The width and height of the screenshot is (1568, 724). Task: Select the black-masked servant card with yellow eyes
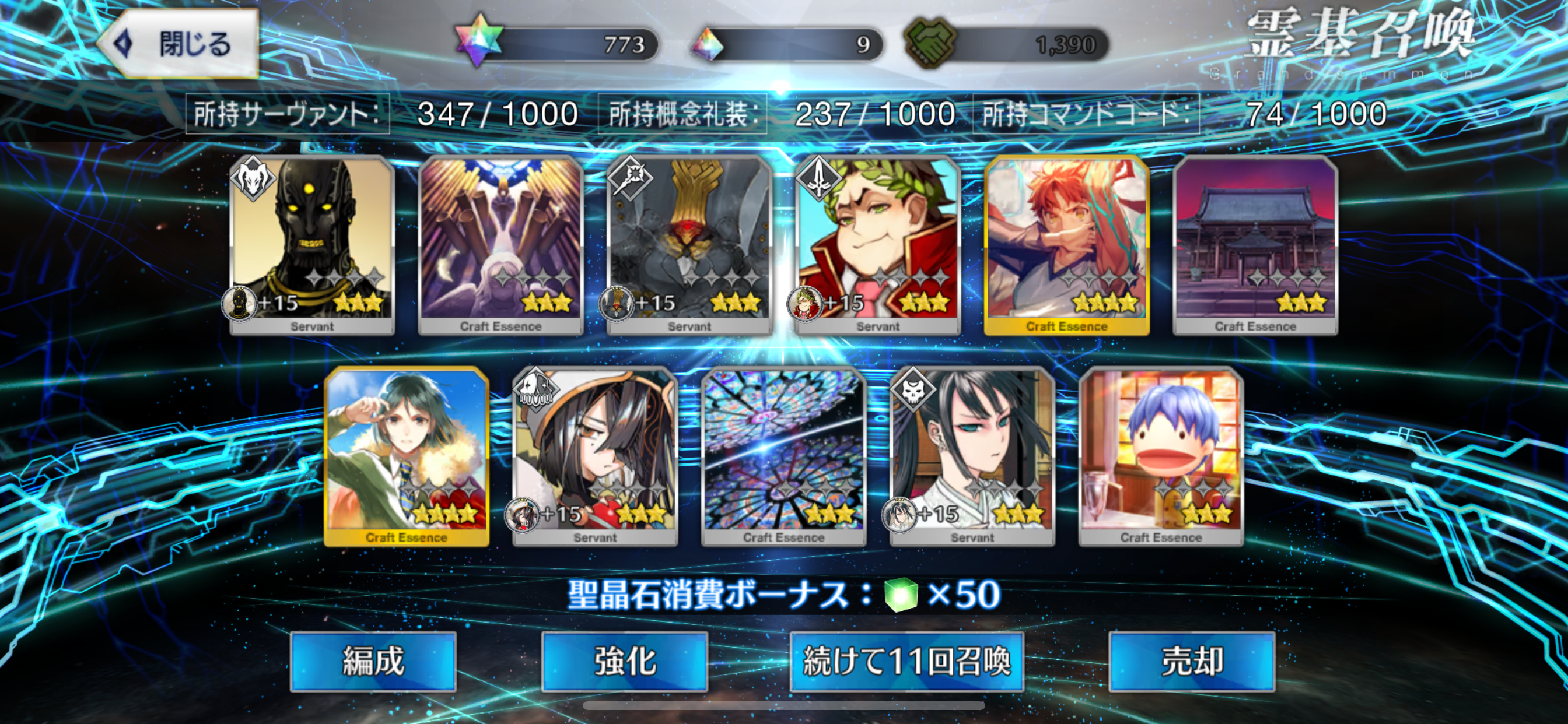point(311,243)
